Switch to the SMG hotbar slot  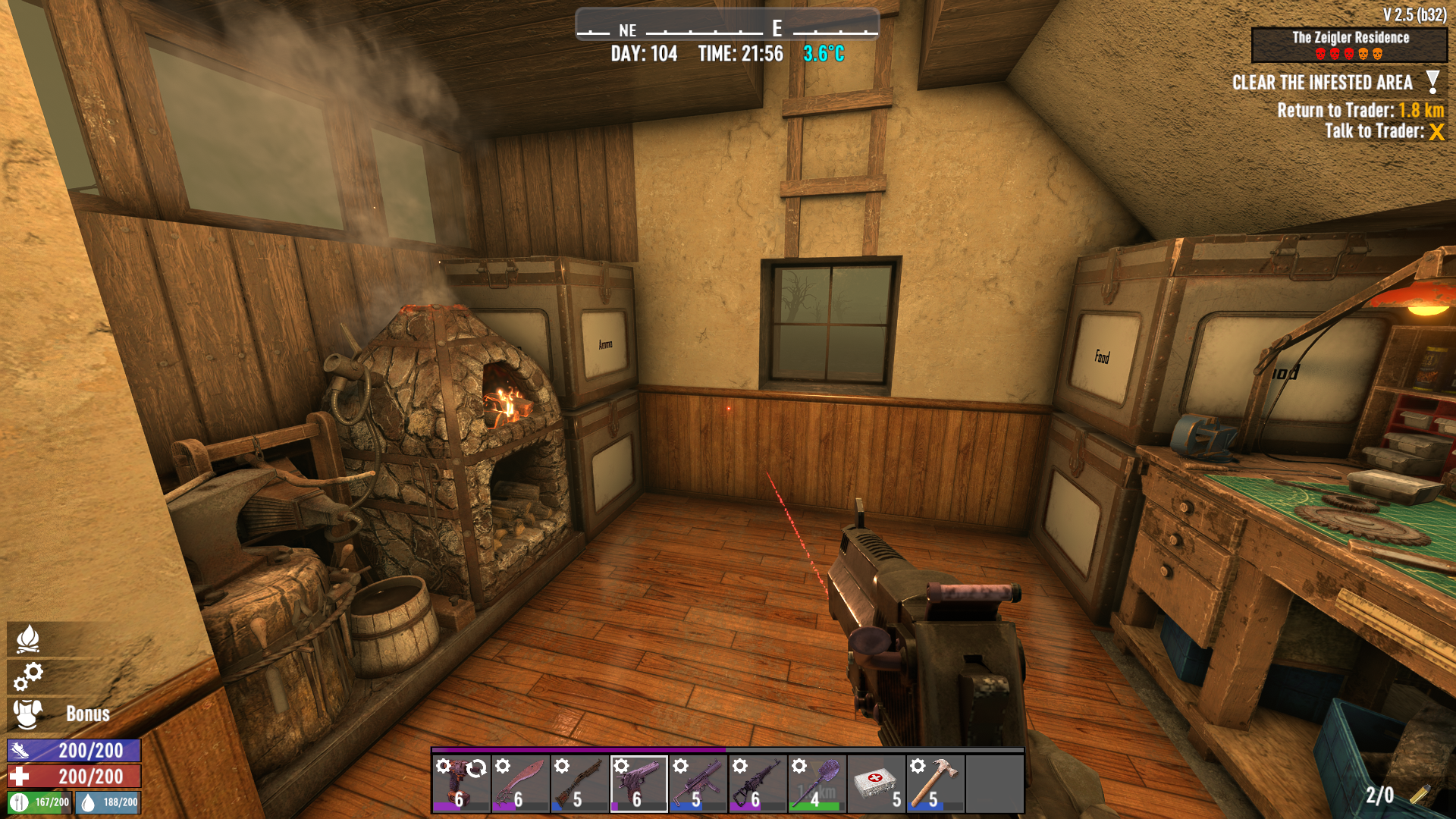[698, 783]
